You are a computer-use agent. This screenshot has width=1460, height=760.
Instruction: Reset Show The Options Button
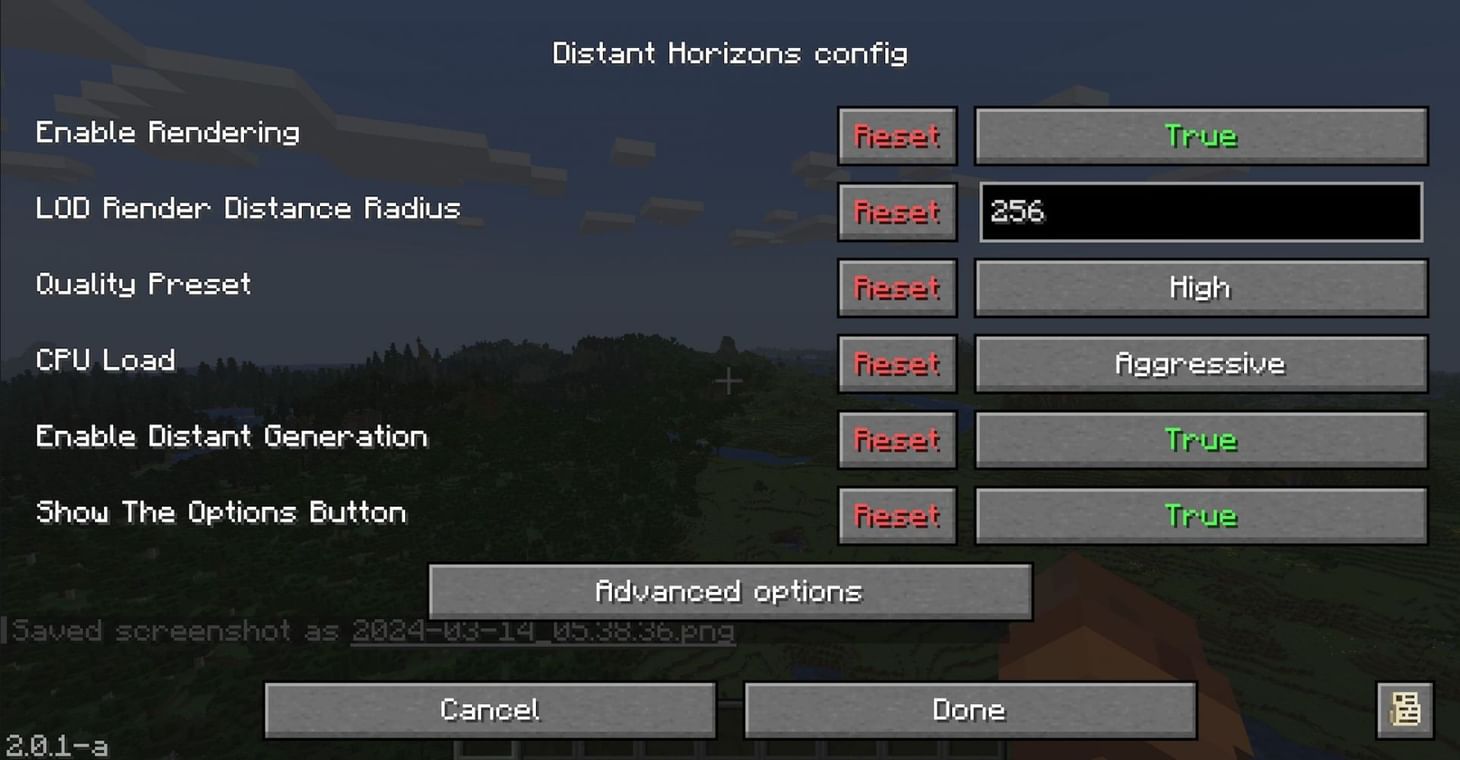click(896, 515)
